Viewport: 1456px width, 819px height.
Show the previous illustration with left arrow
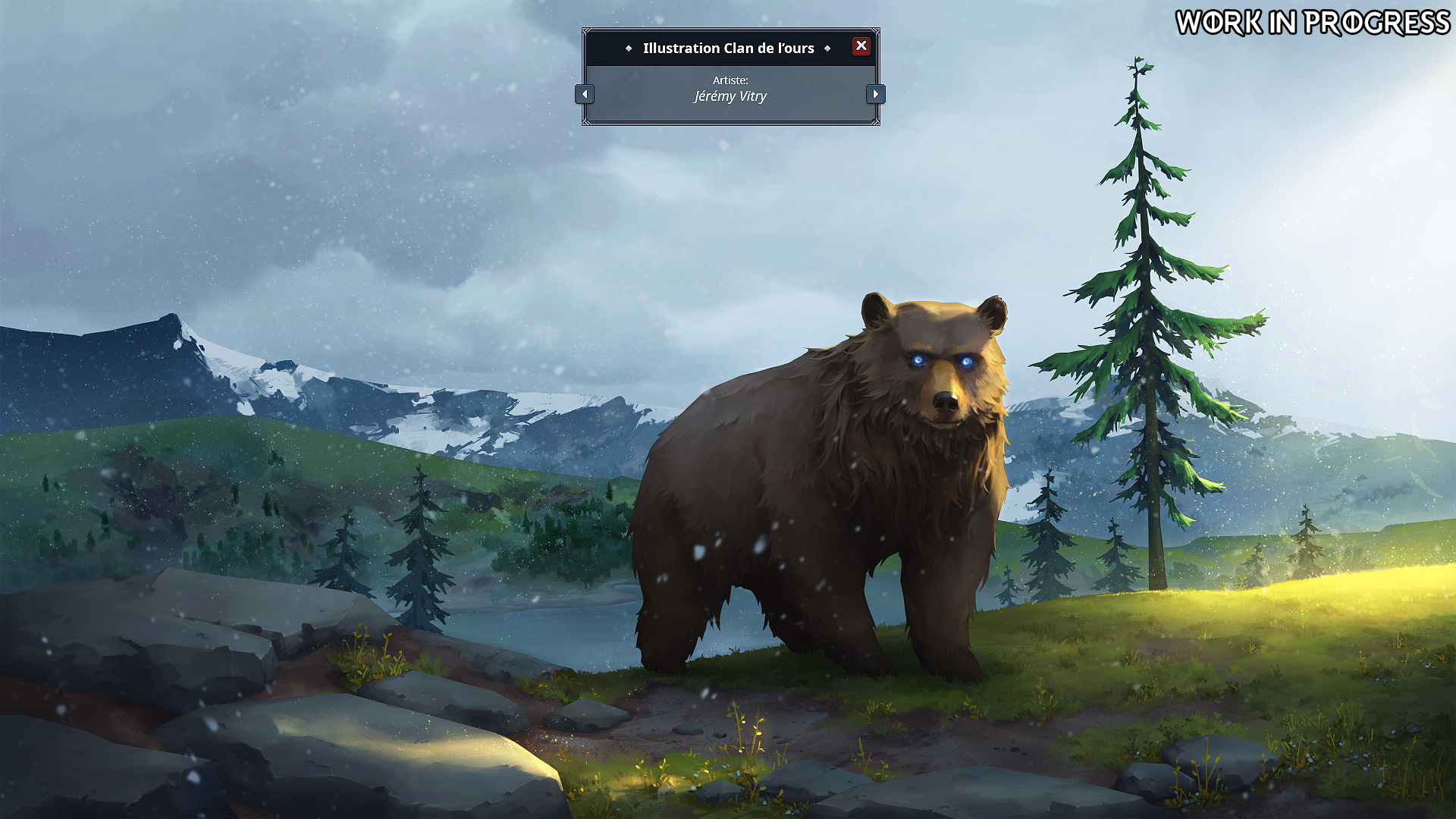(x=584, y=95)
